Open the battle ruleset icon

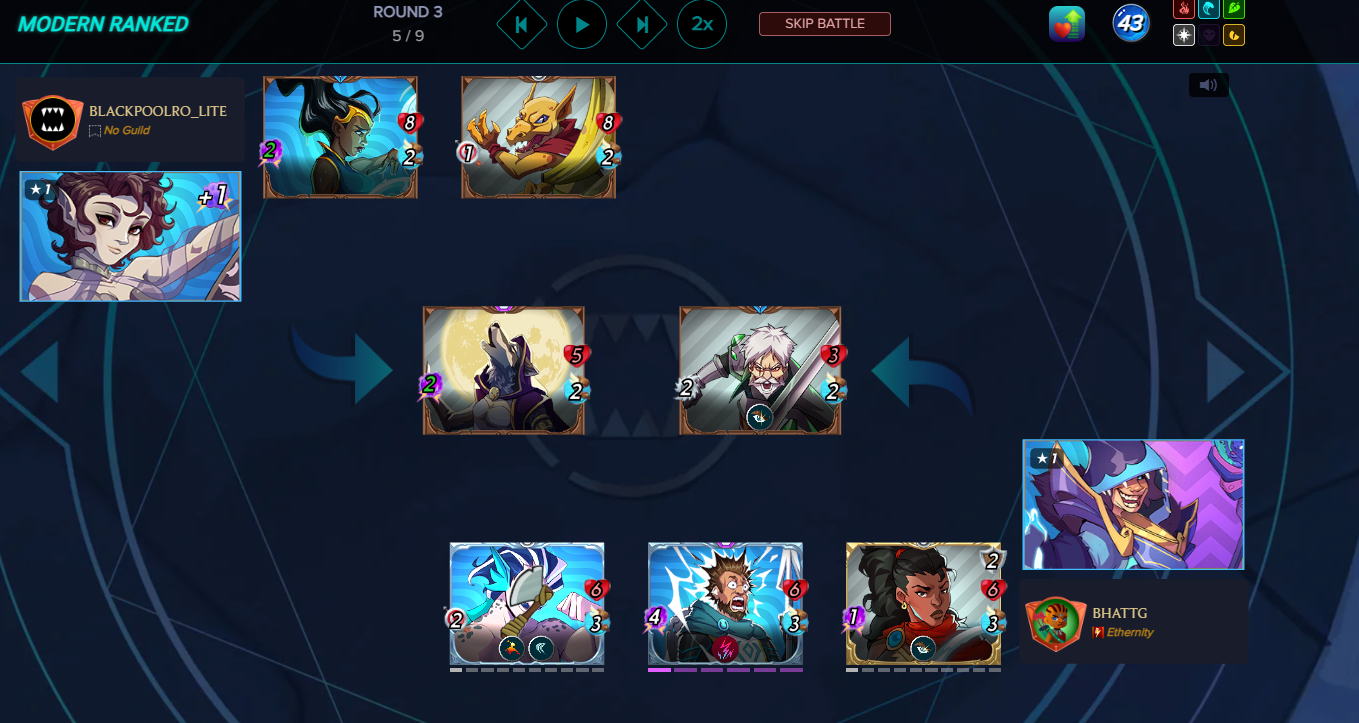[x=1067, y=24]
